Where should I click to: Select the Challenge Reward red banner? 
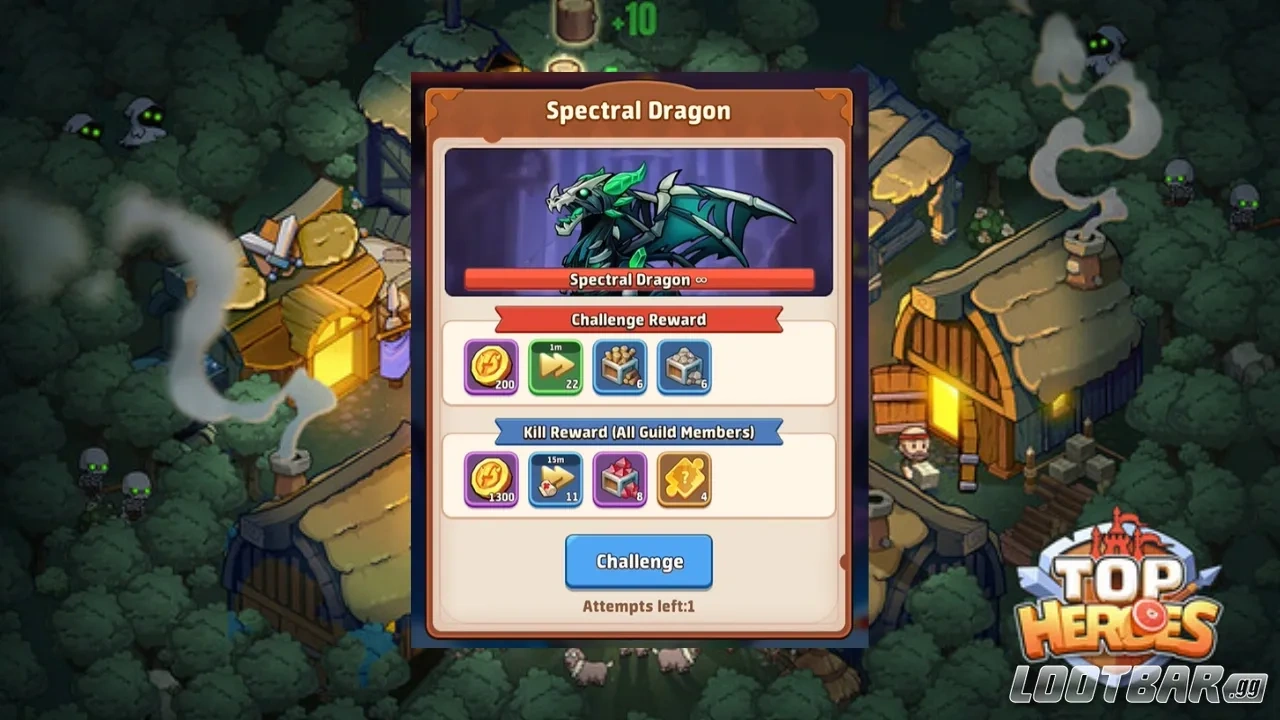tap(638, 320)
